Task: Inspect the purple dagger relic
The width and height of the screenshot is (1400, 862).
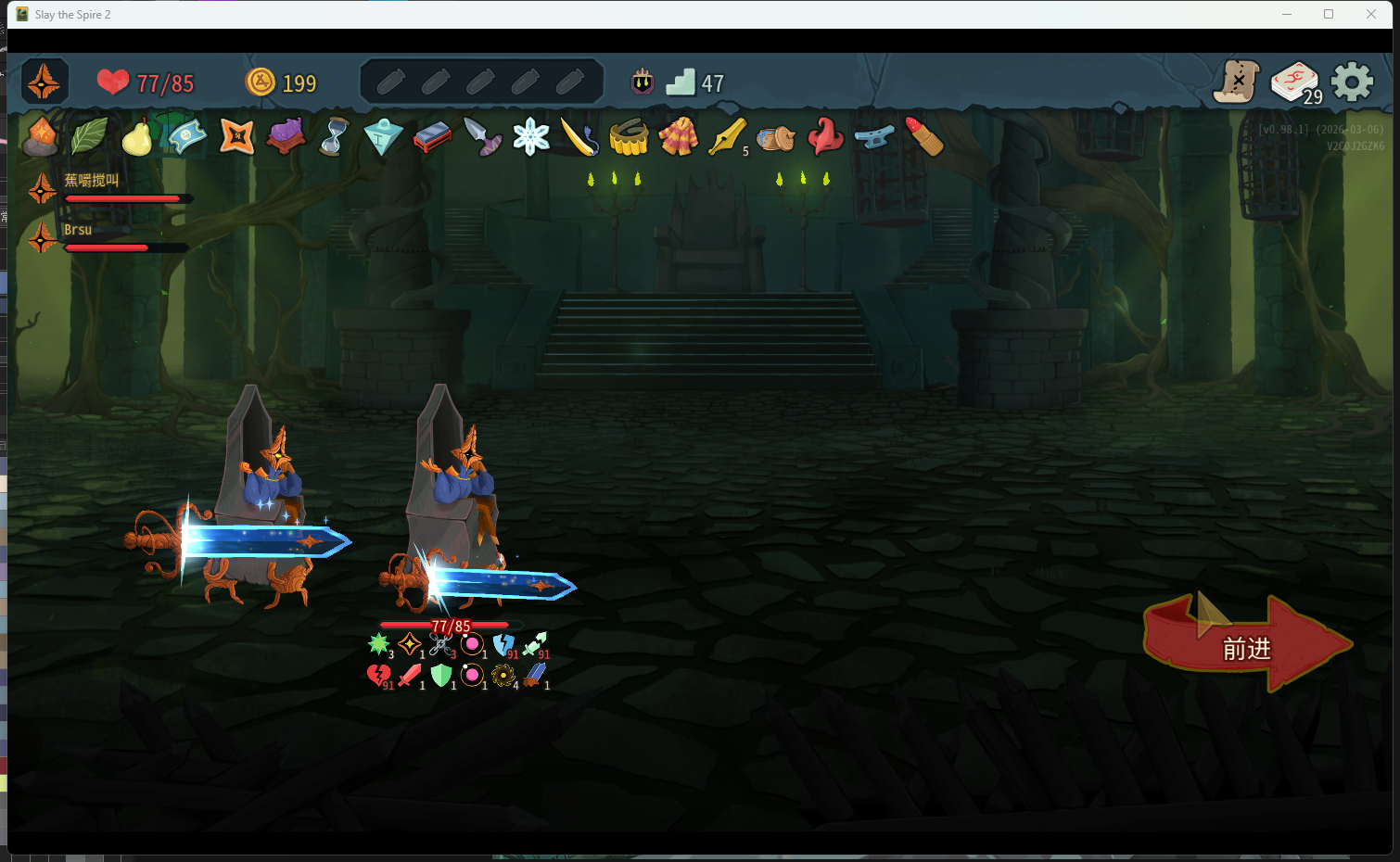Action: 482,137
